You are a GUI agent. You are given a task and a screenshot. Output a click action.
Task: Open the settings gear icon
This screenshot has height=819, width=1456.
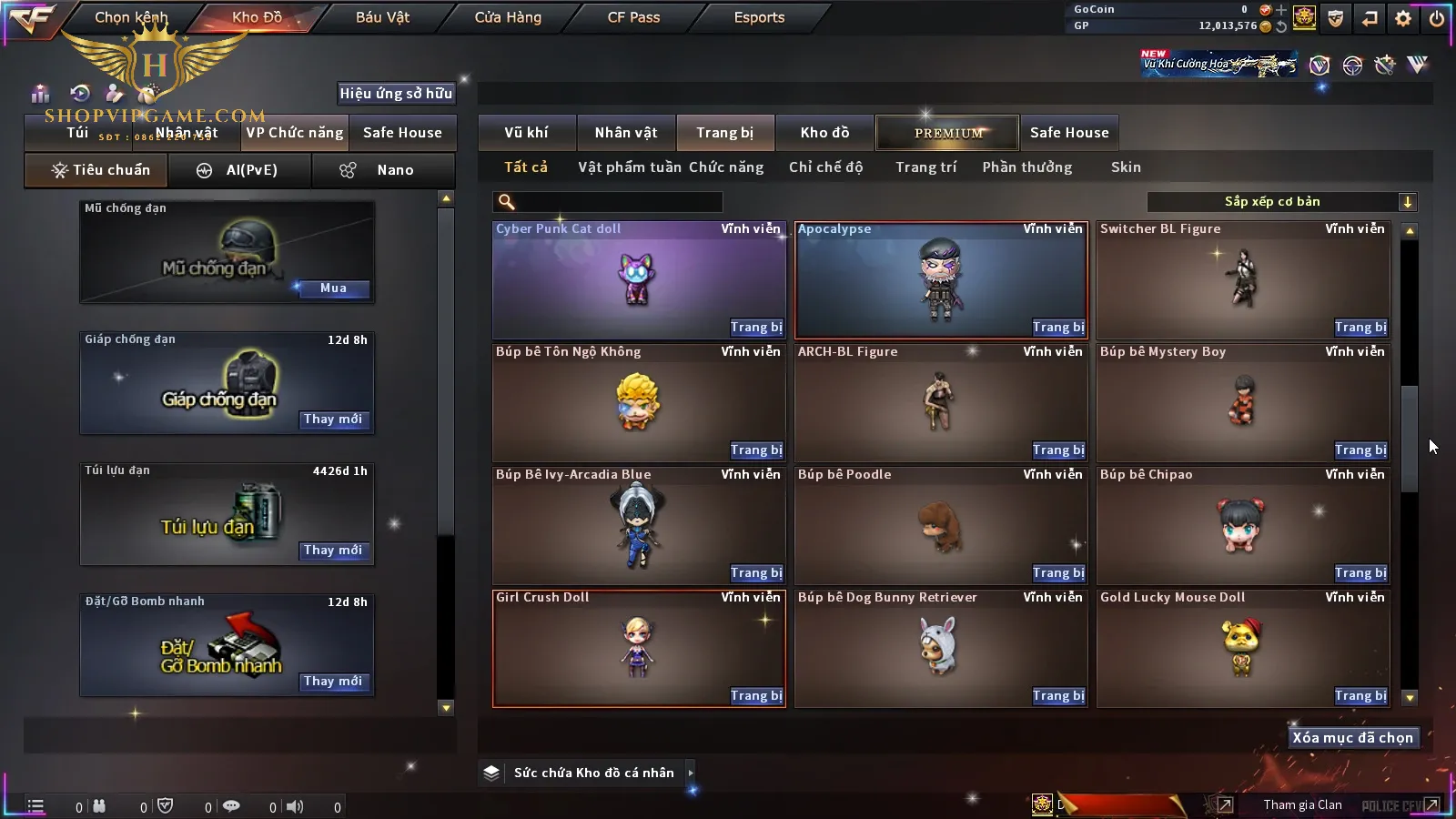[1403, 18]
